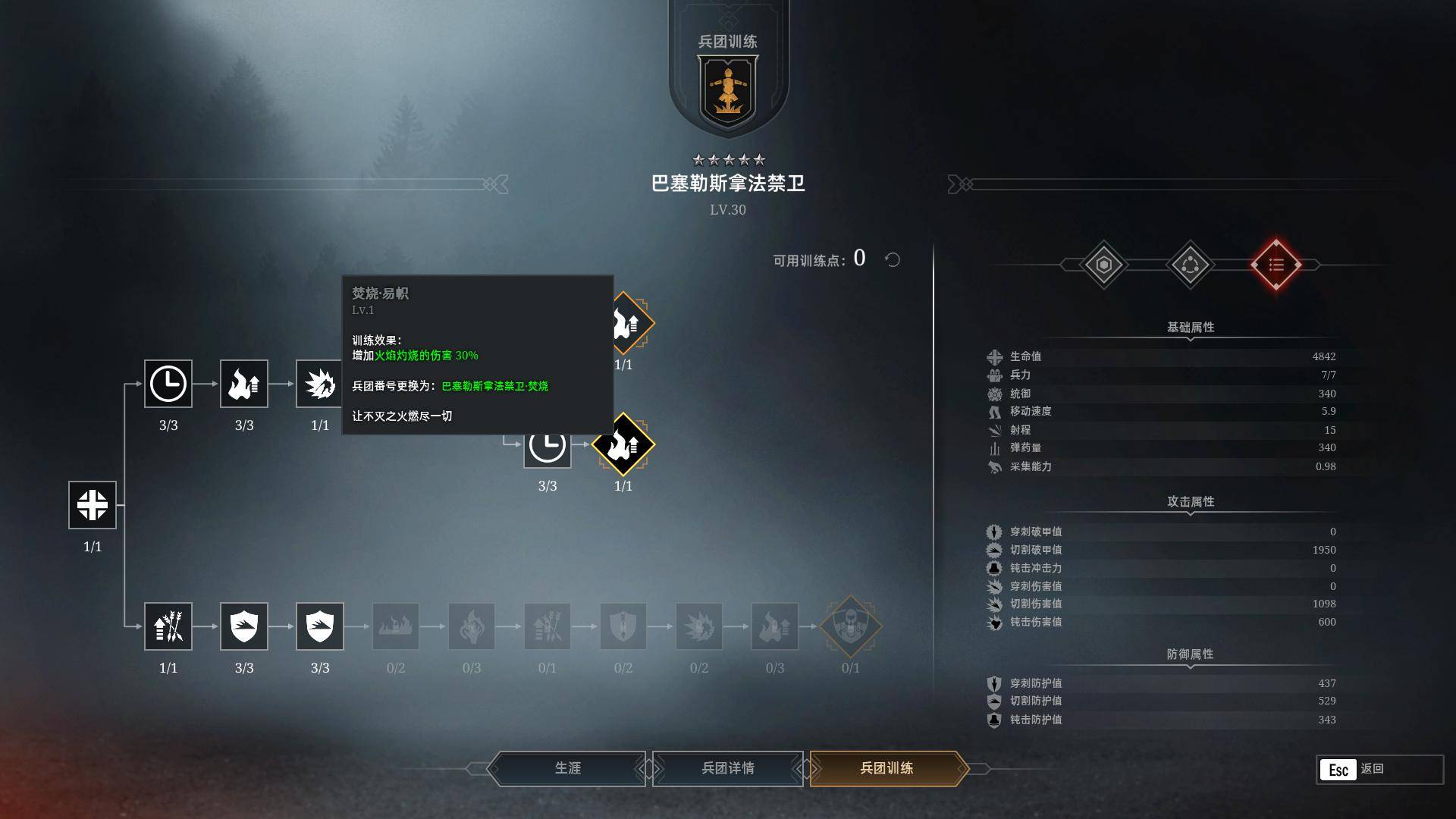Select the locked burning-ship node marked 0/2
This screenshot has height=819, width=1456.
coord(395,626)
